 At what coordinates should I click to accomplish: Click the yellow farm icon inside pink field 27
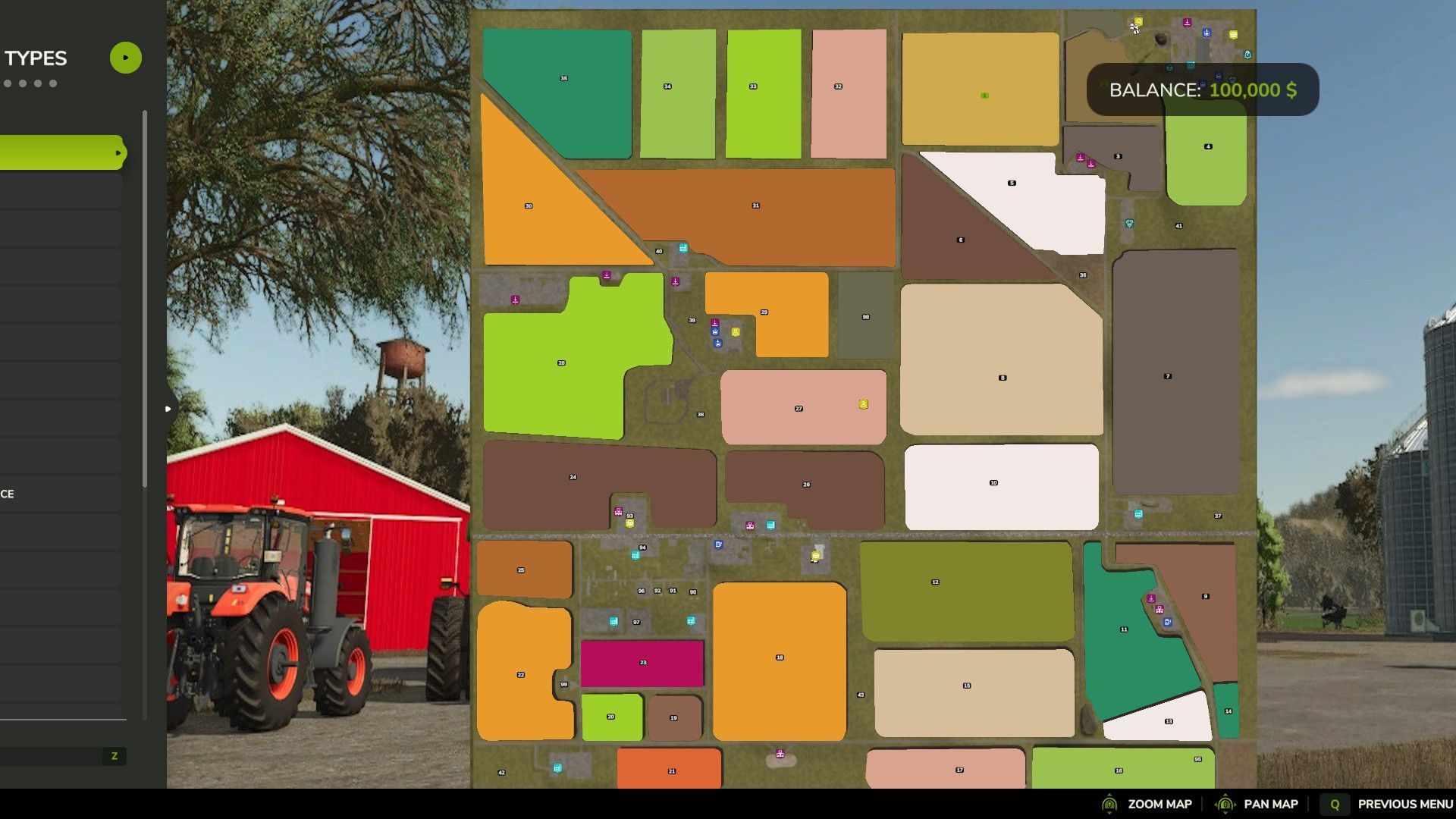tap(862, 404)
